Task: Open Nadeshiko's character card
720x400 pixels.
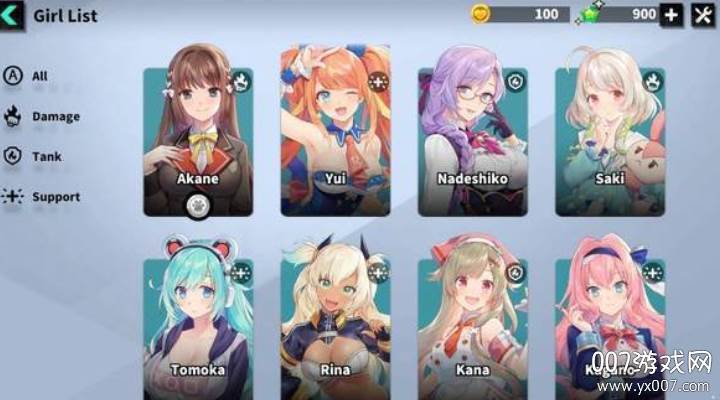Action: (x=472, y=130)
